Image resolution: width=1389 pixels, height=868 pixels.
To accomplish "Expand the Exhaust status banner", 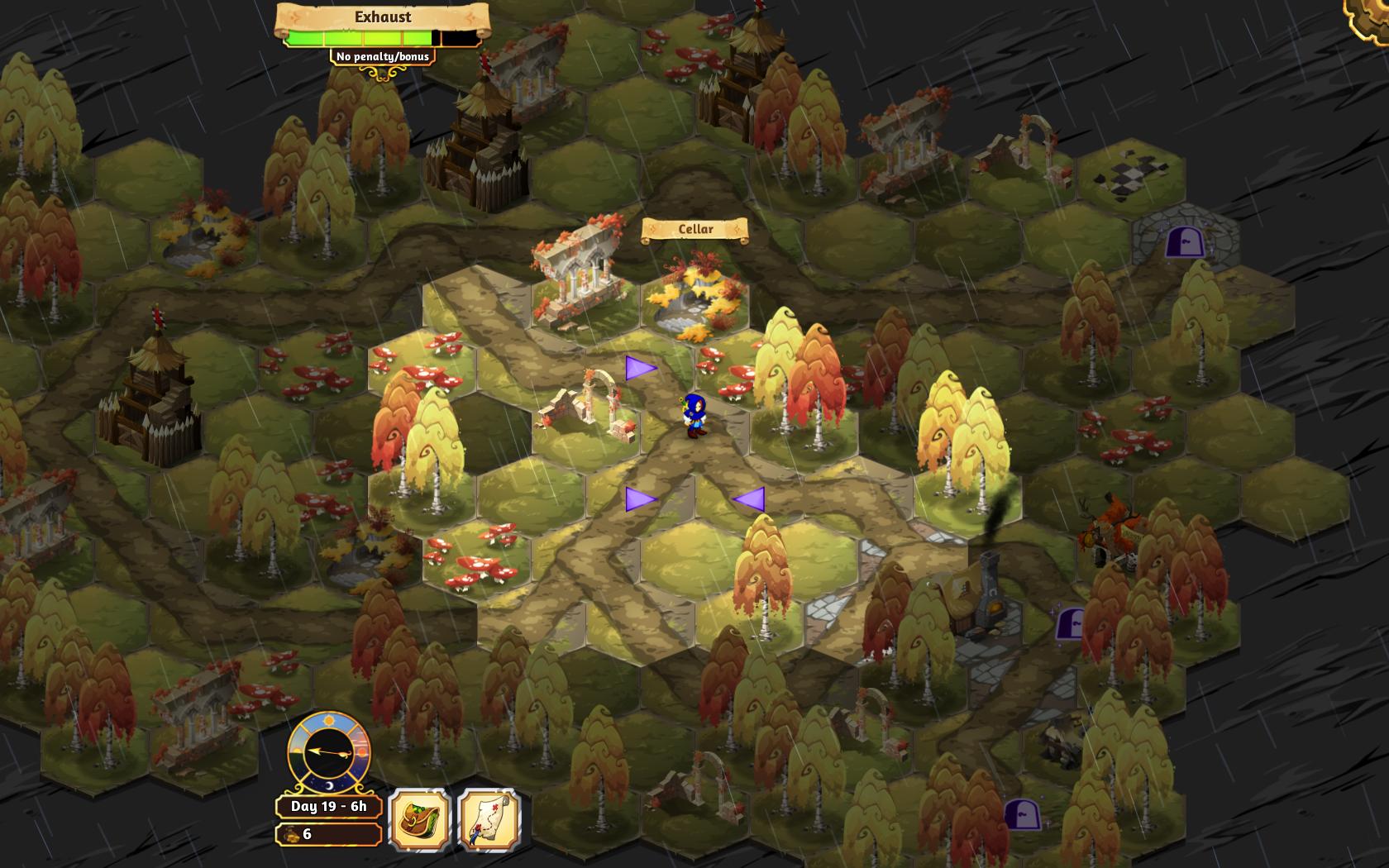I will [383, 17].
